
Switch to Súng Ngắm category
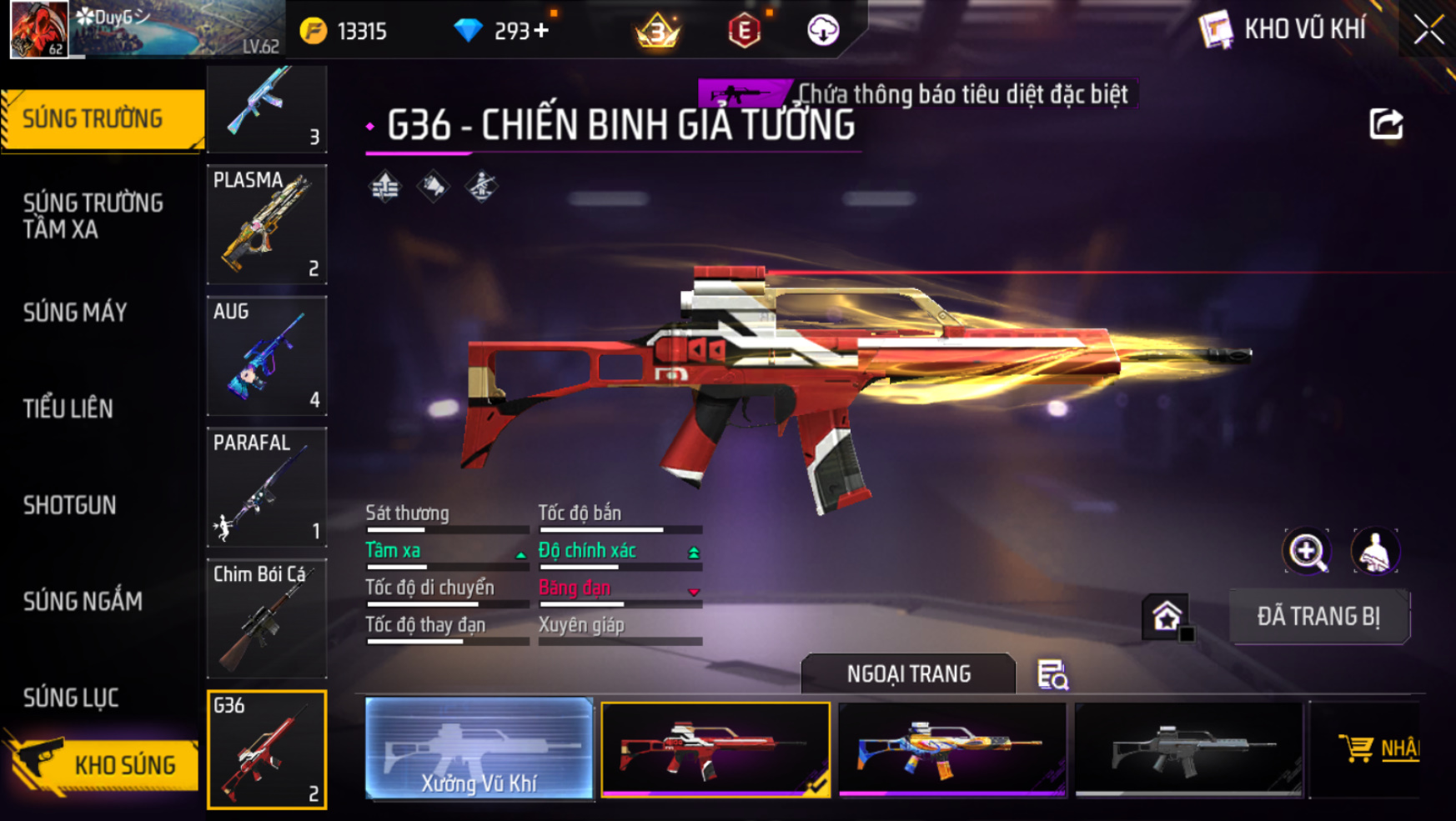[x=83, y=601]
